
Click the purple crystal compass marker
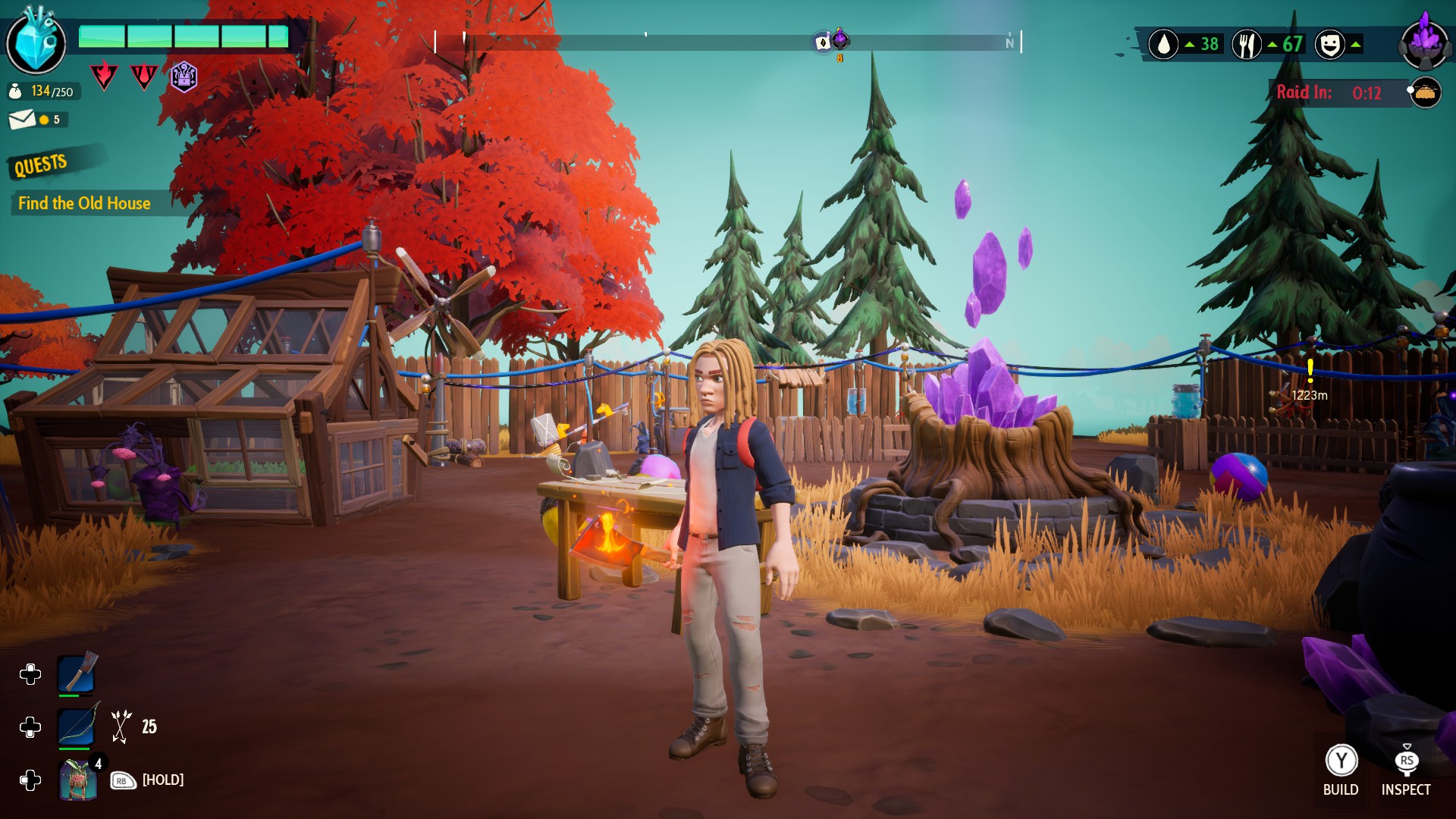[x=840, y=39]
